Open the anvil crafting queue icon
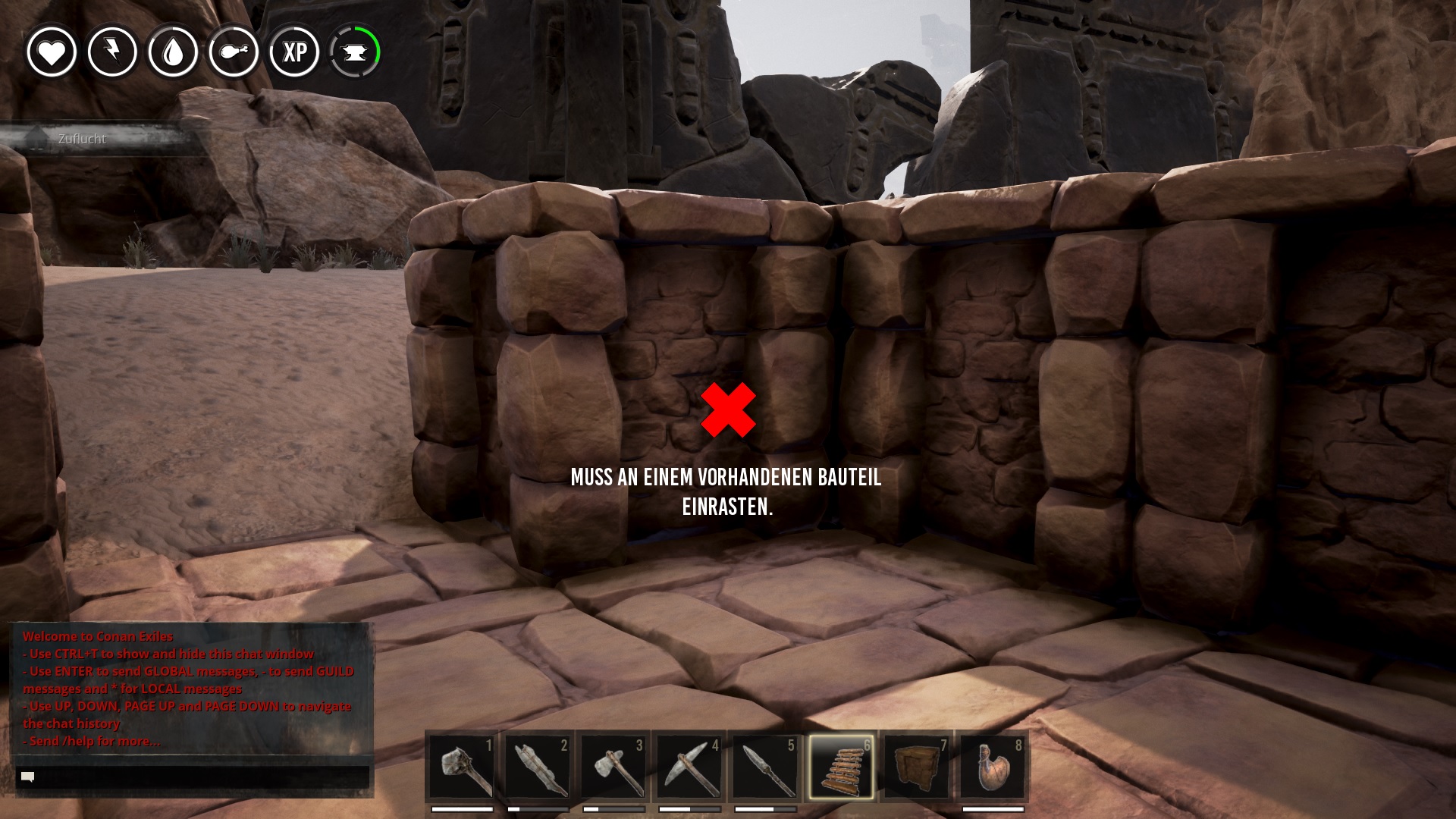1456x819 pixels. click(x=355, y=52)
